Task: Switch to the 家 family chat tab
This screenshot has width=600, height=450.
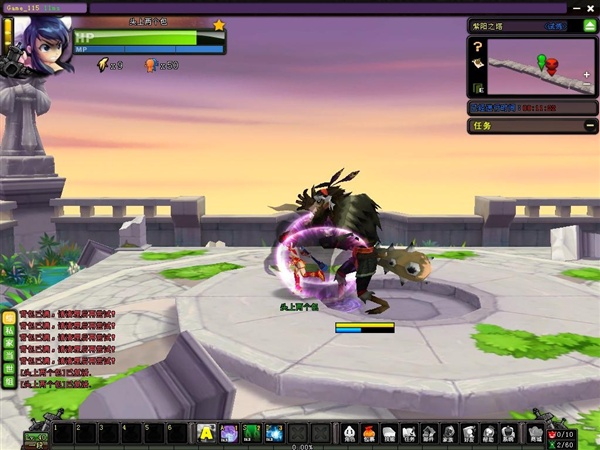Action: coord(9,342)
